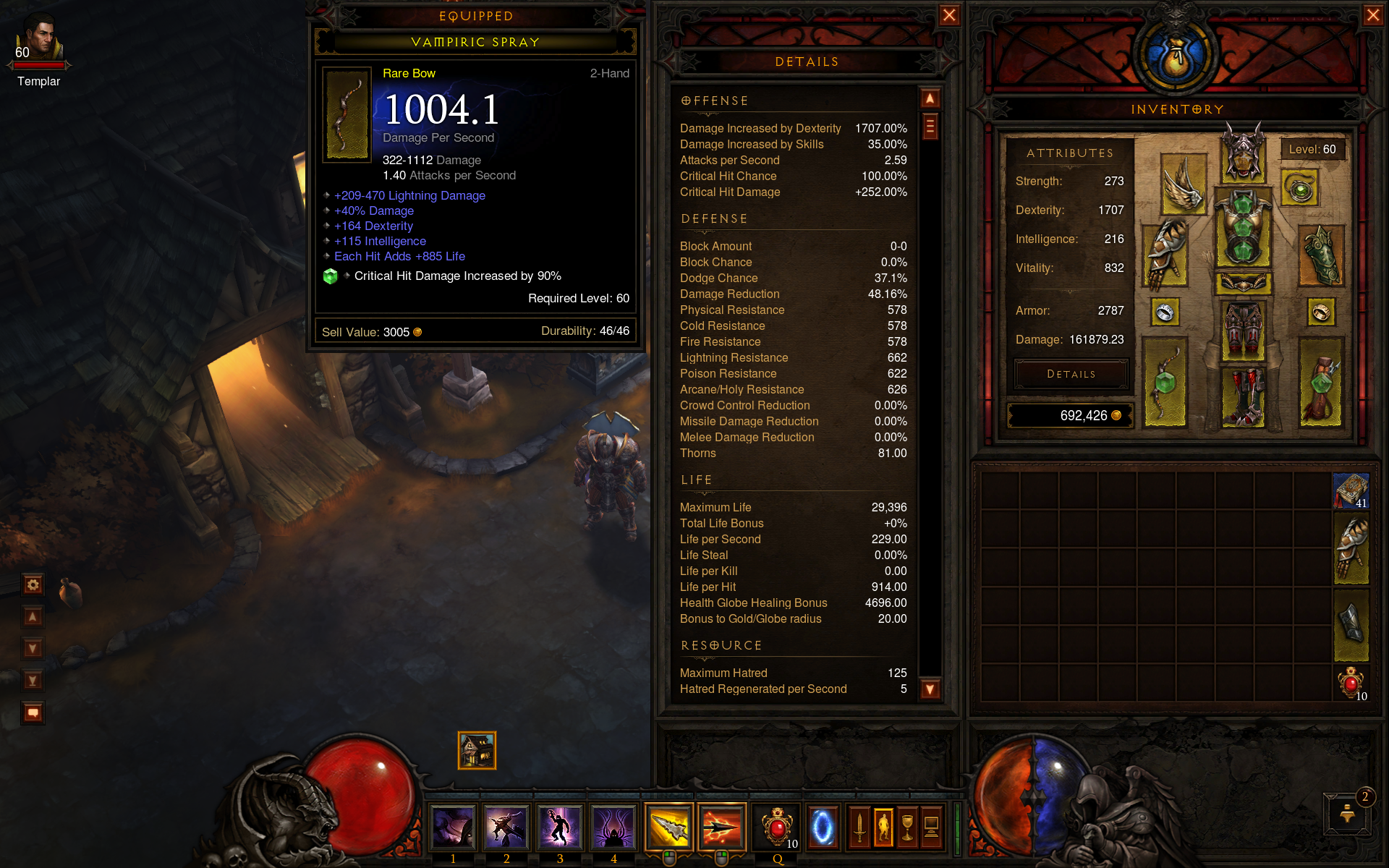Use the health potion on the hotbar
Screen dimensions: 1389x868
(x=777, y=827)
